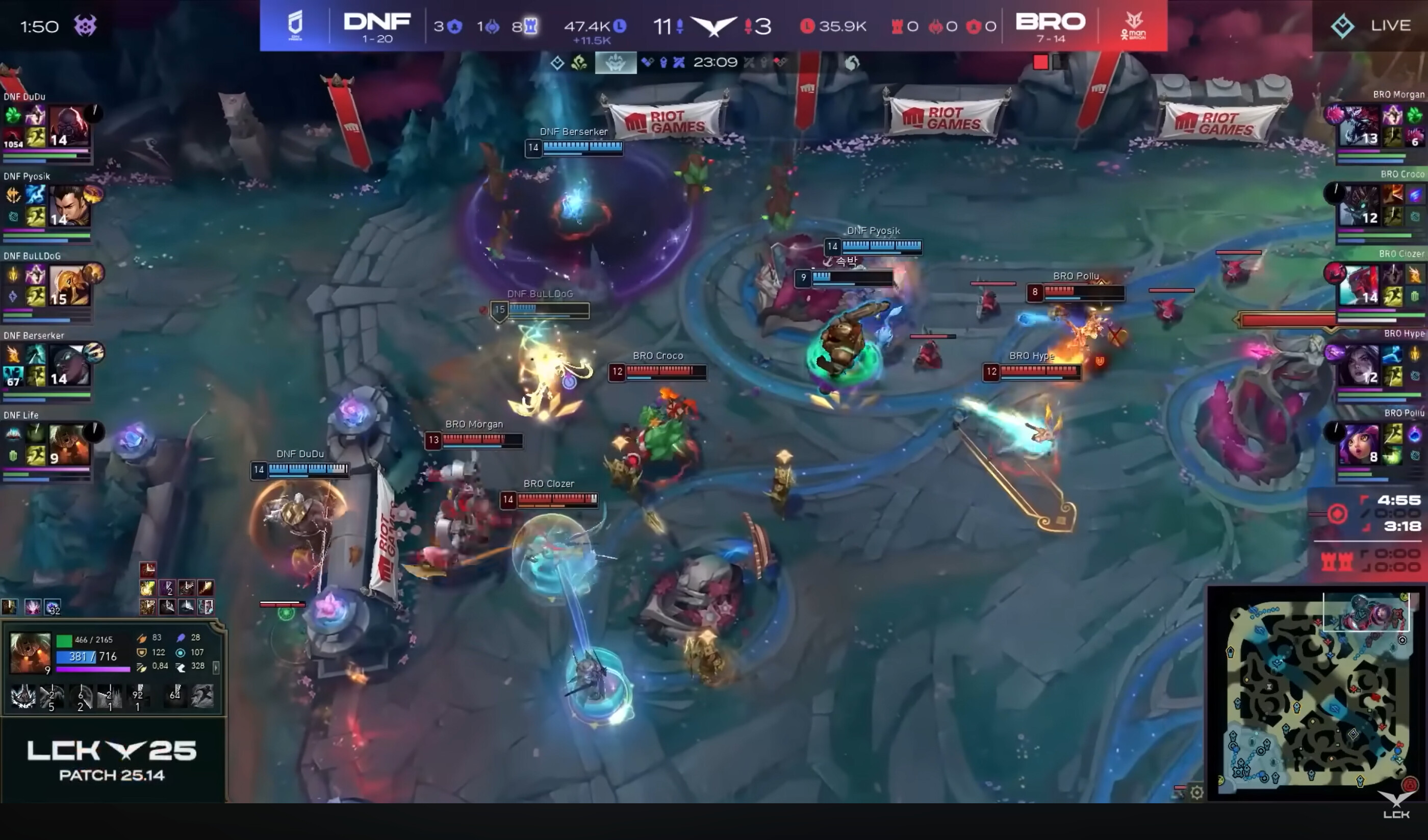The image size is (1428, 840).
Task: Expand the champion stats panel arrow
Action: pyautogui.click(x=216, y=668)
